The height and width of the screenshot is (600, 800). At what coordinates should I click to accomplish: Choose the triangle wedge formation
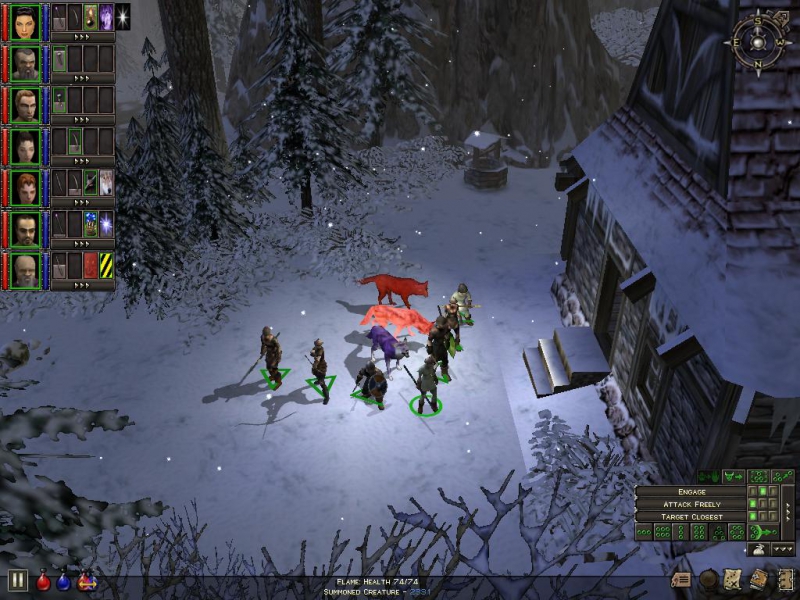[x=717, y=532]
